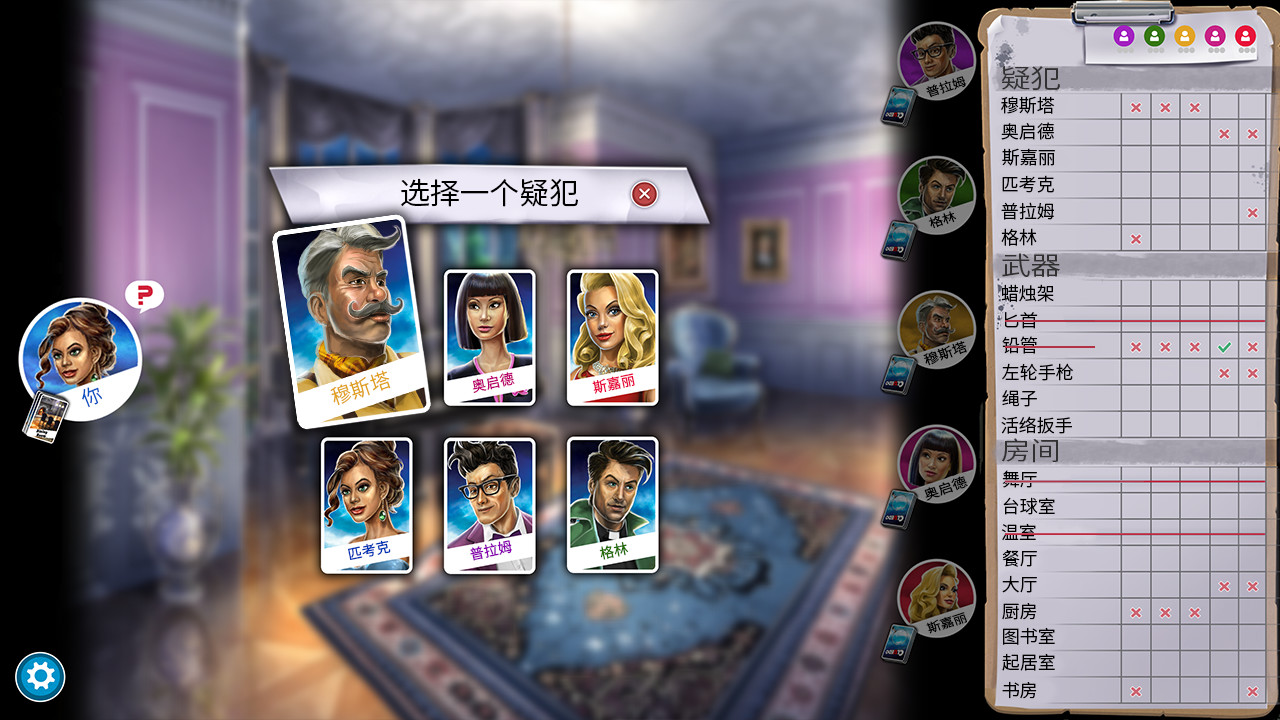Click the orange player icon on the clipboard header

[x=1186, y=36]
